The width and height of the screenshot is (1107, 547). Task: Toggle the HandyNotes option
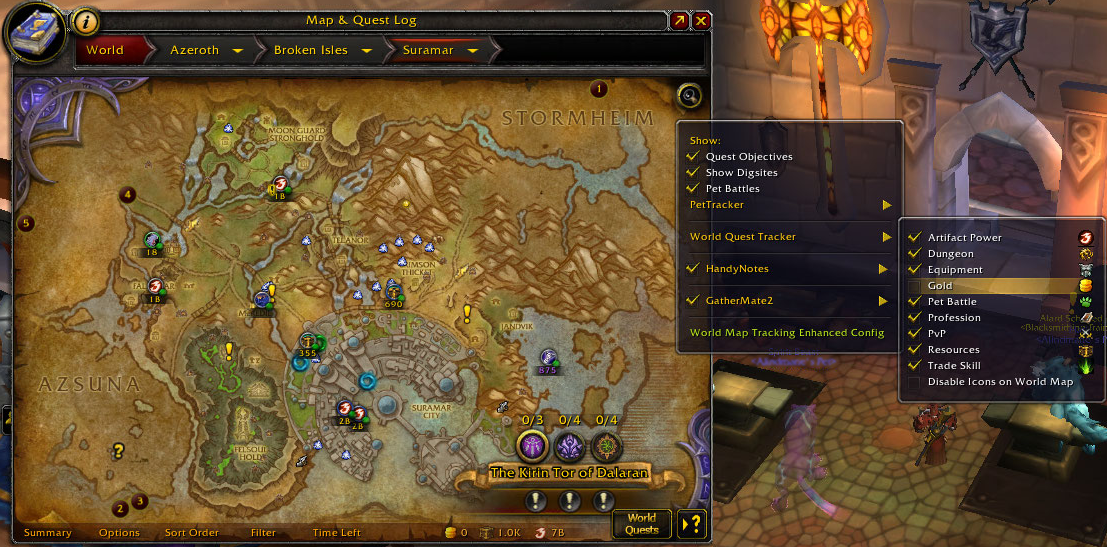pyautogui.click(x=692, y=269)
